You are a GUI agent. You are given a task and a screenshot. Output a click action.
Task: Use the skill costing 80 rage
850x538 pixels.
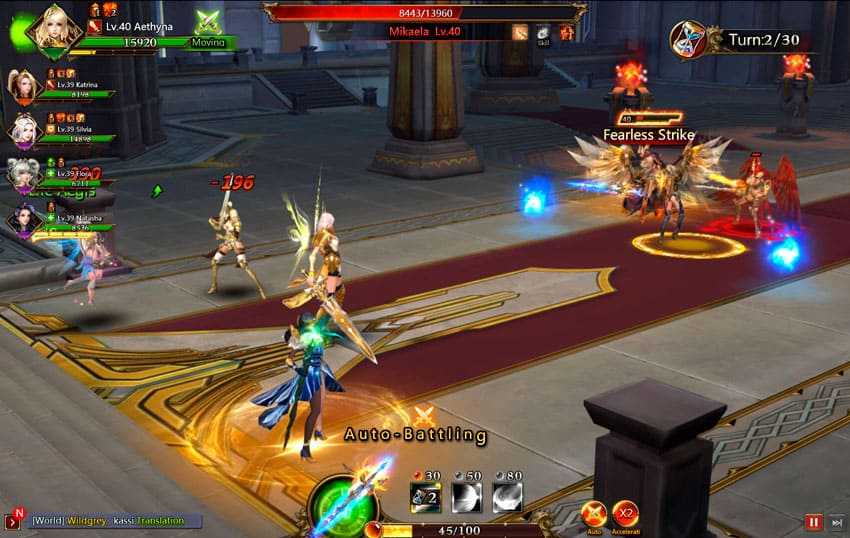[507, 498]
